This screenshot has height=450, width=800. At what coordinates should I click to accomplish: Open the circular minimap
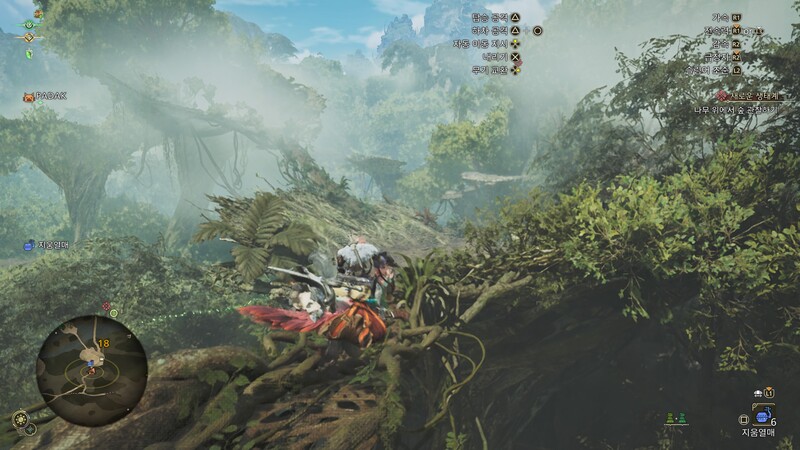point(91,370)
